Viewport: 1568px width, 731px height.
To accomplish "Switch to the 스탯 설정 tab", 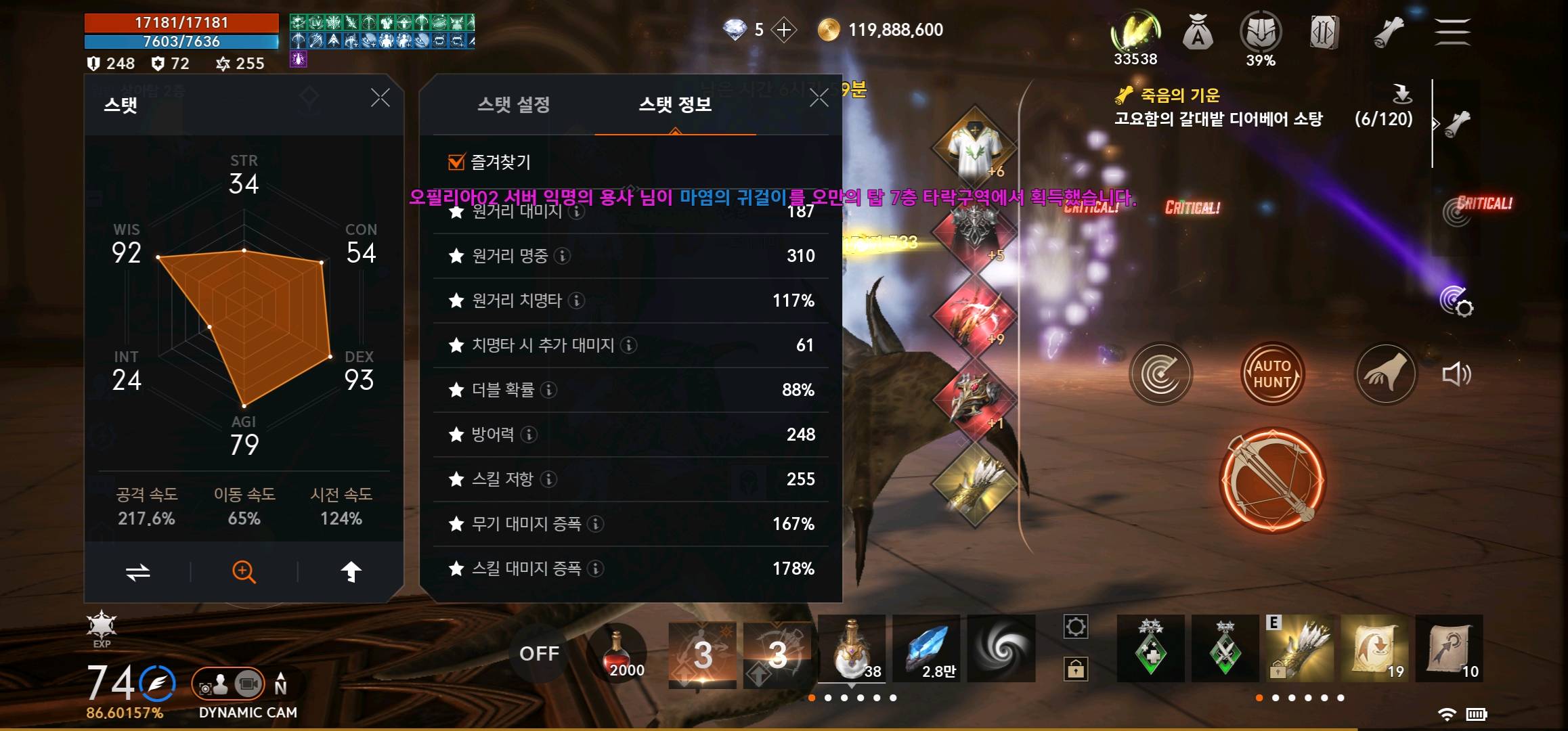I will tap(513, 105).
